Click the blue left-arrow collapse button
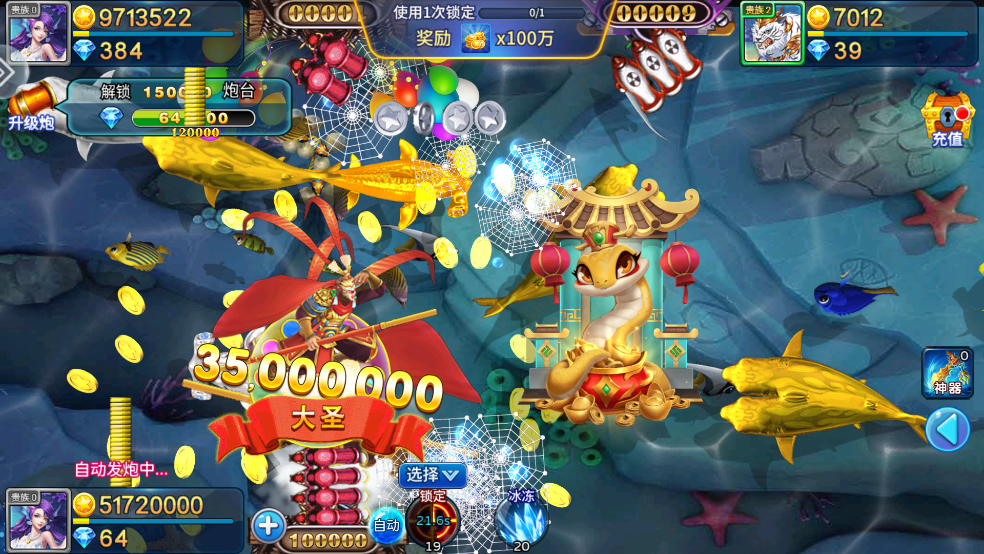 pyautogui.click(x=946, y=430)
